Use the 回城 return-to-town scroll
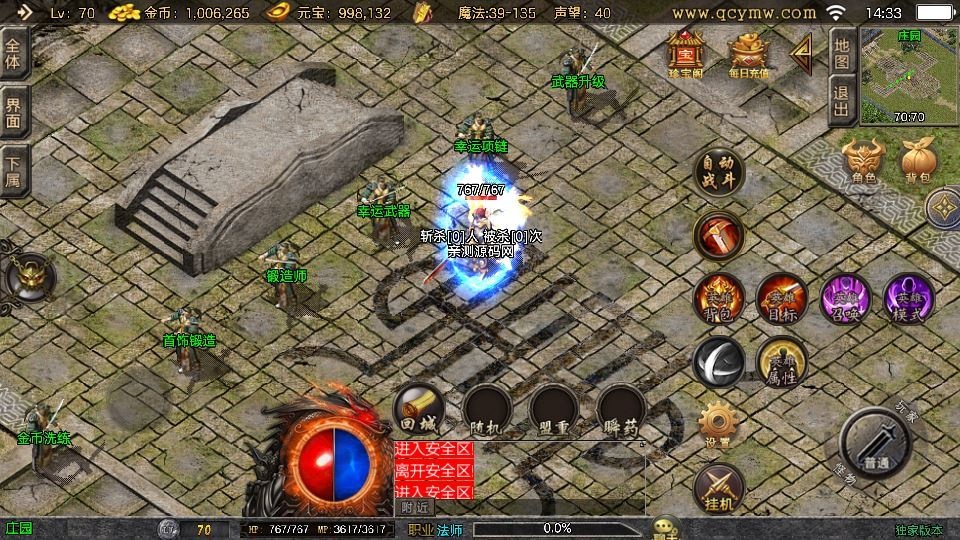The width and height of the screenshot is (960, 540). pos(419,410)
